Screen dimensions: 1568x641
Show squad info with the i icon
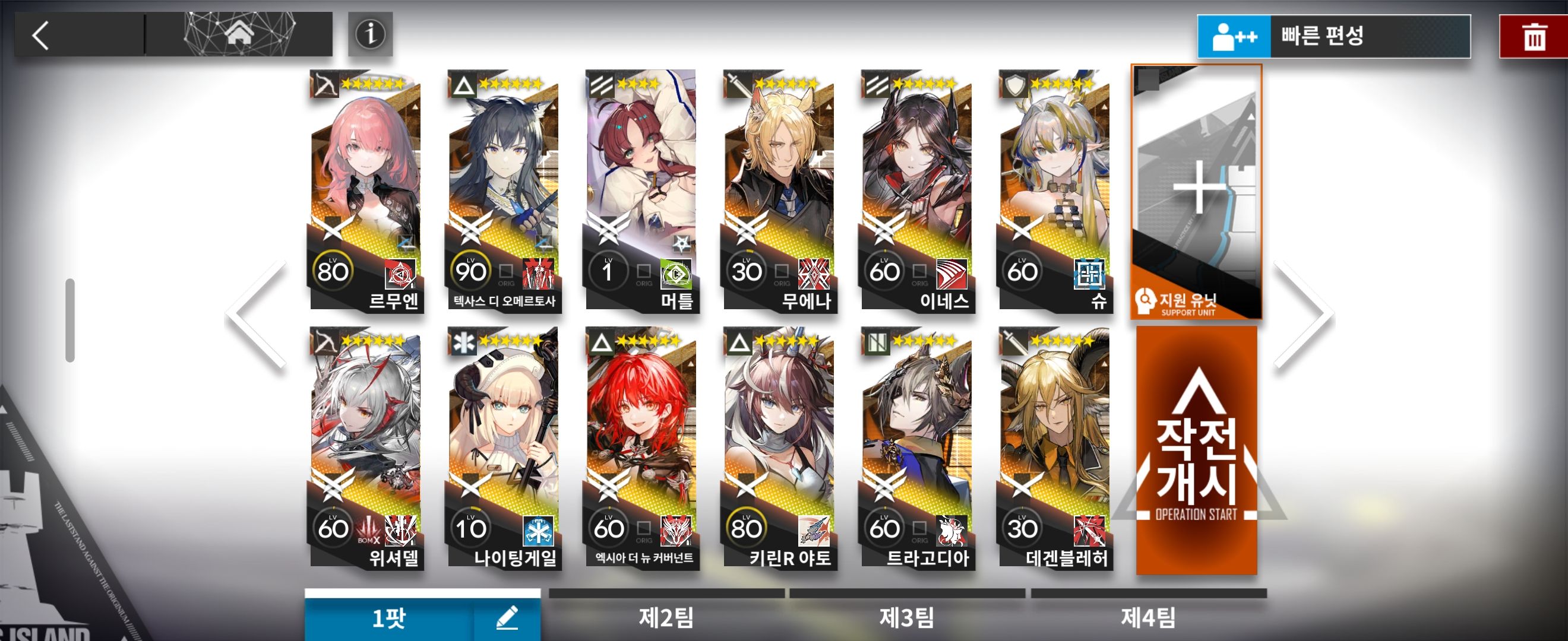370,34
